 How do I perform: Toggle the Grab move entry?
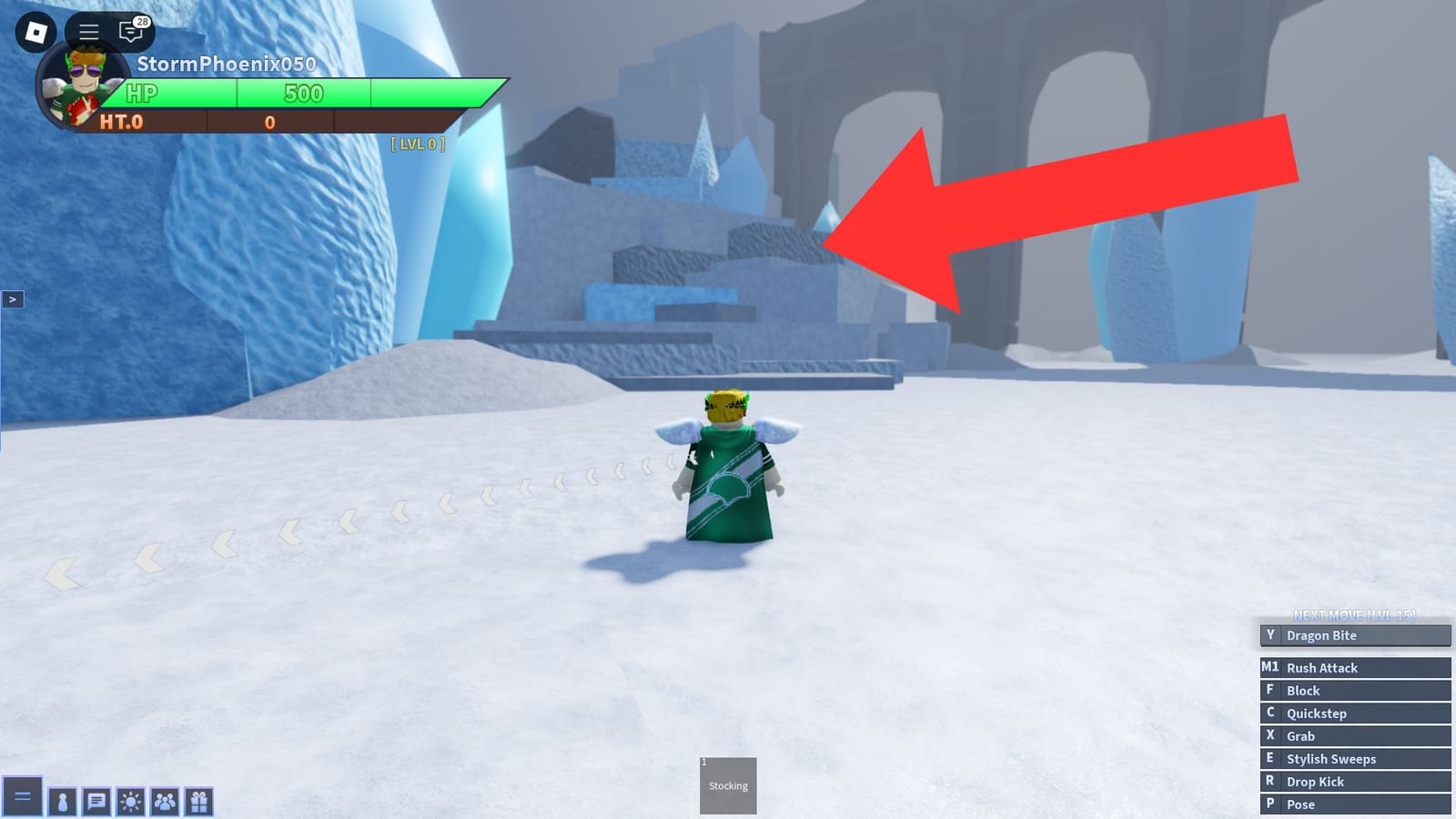tap(1354, 735)
